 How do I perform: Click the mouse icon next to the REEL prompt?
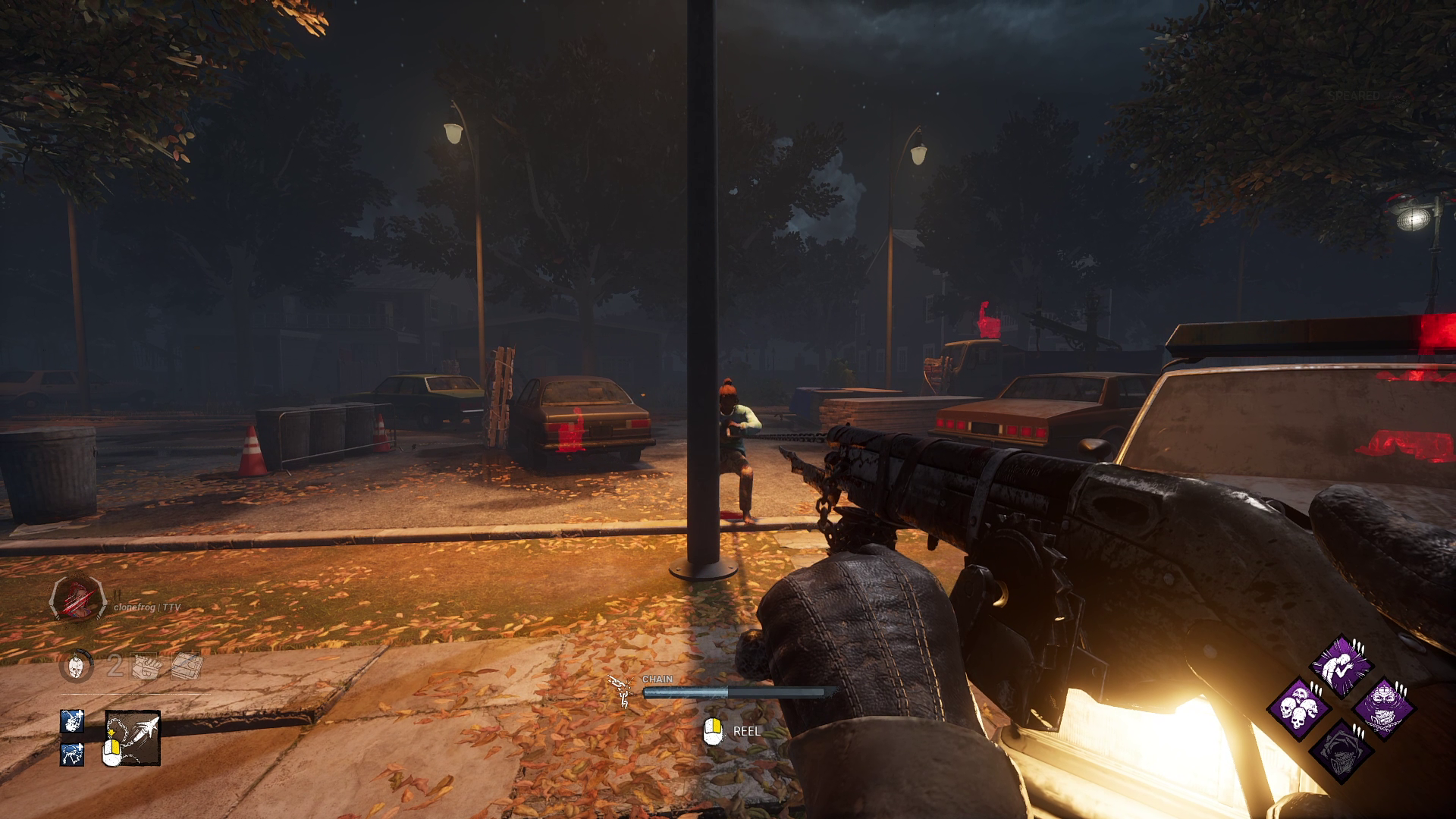coord(714,732)
